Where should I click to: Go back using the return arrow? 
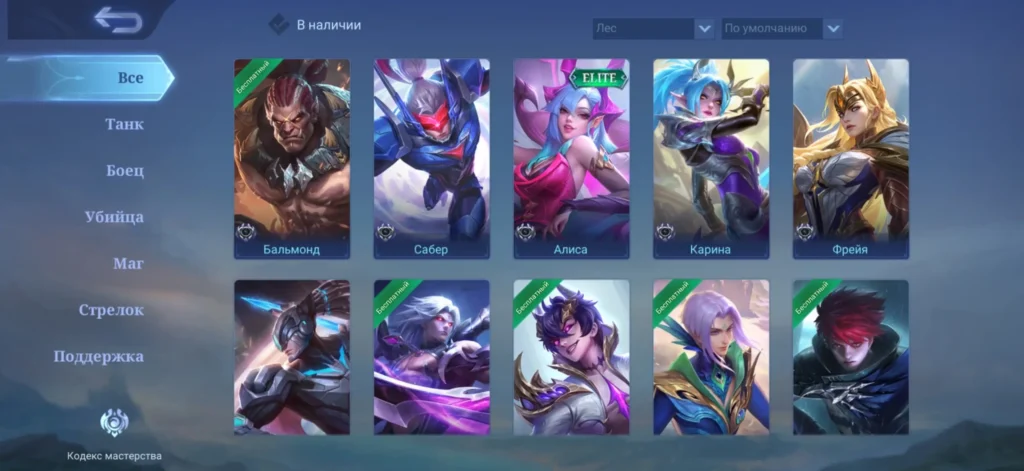118,20
